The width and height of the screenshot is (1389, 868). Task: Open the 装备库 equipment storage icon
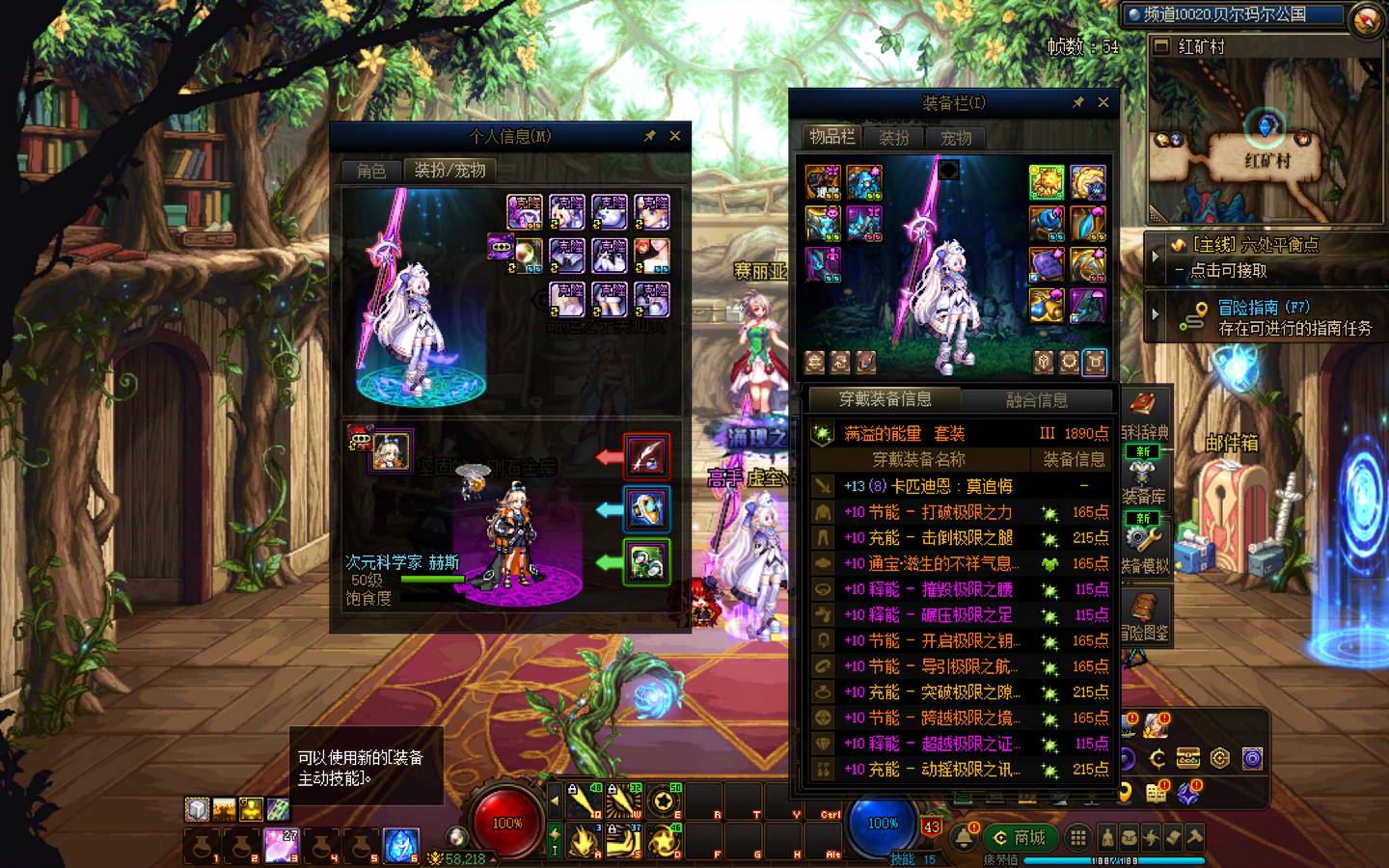click(x=1144, y=480)
